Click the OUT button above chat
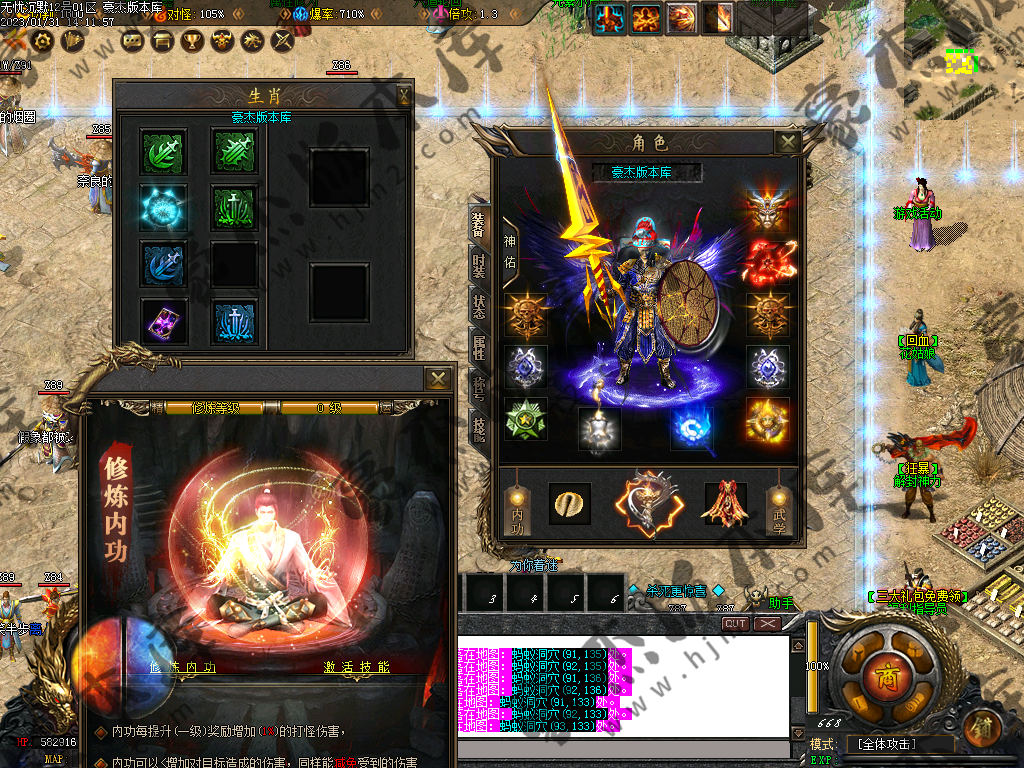The height and width of the screenshot is (768, 1024). (x=736, y=623)
